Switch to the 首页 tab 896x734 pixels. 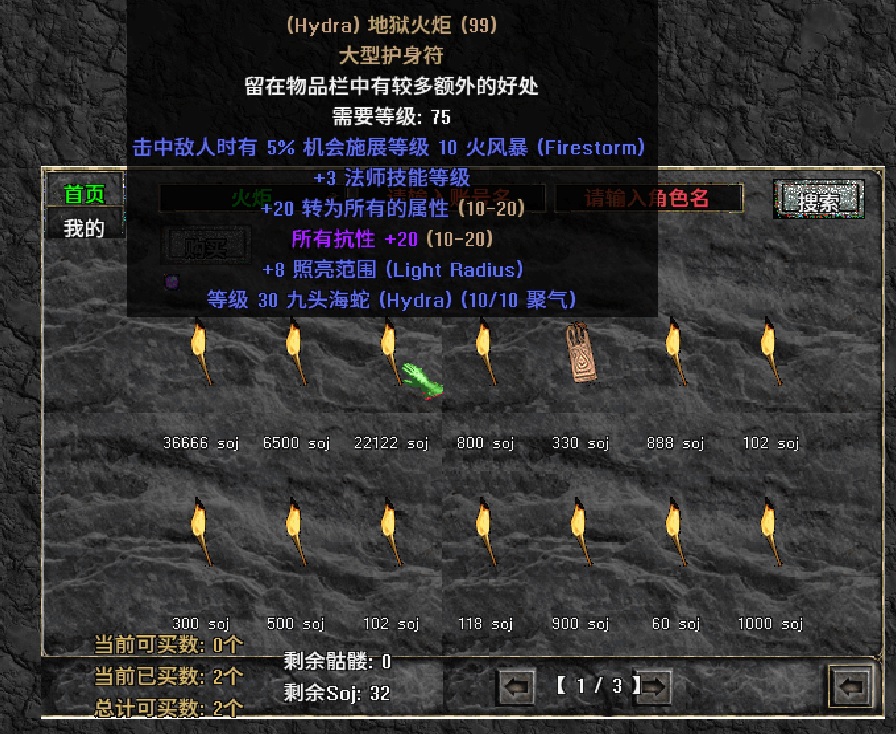(x=84, y=194)
